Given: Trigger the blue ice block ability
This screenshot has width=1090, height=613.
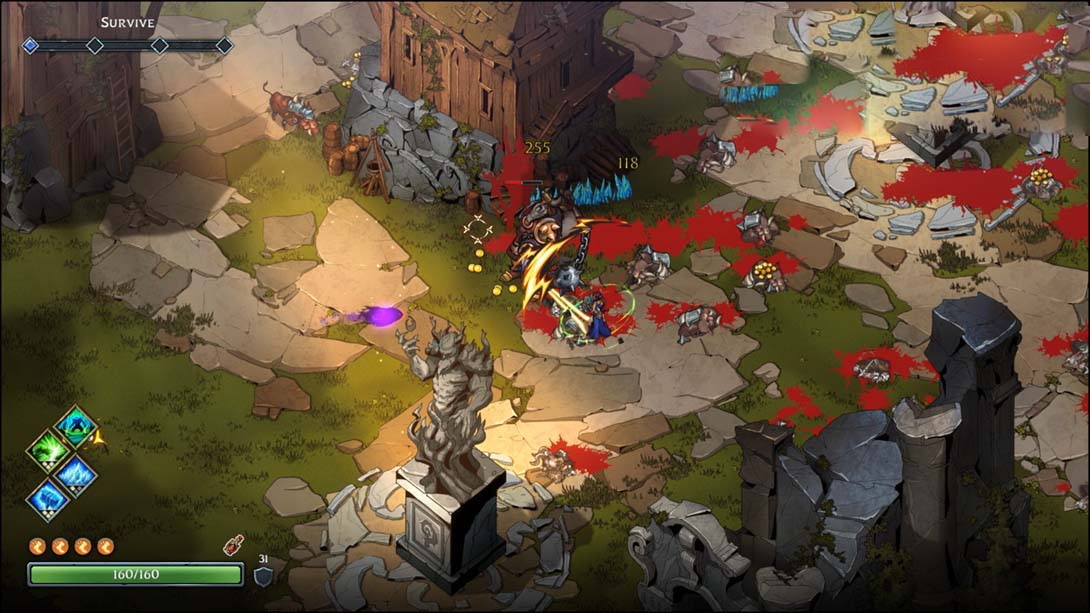Looking at the screenshot, I should pos(48,499).
